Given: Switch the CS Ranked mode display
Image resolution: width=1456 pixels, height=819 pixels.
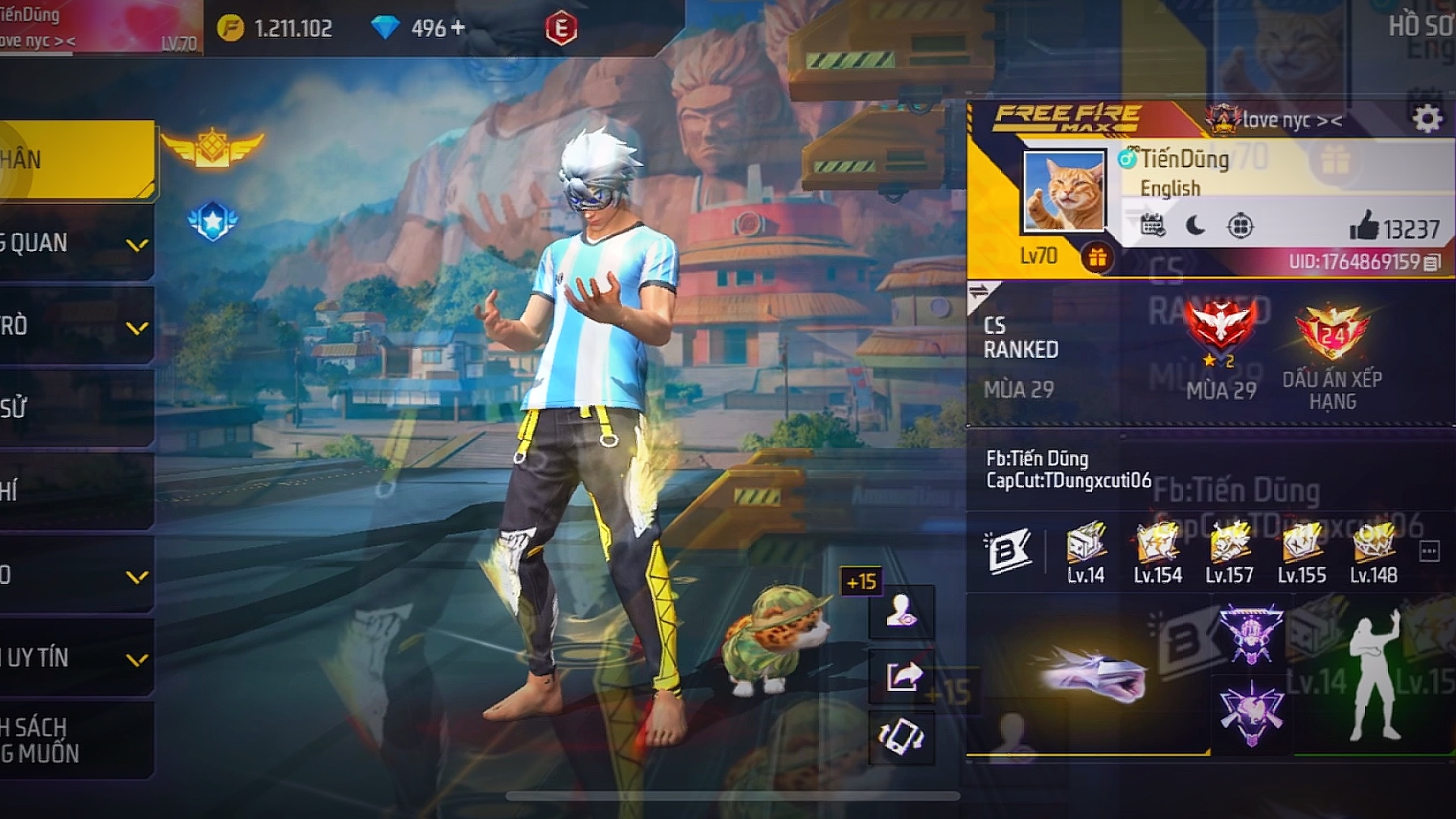Looking at the screenshot, I should pos(980,293).
